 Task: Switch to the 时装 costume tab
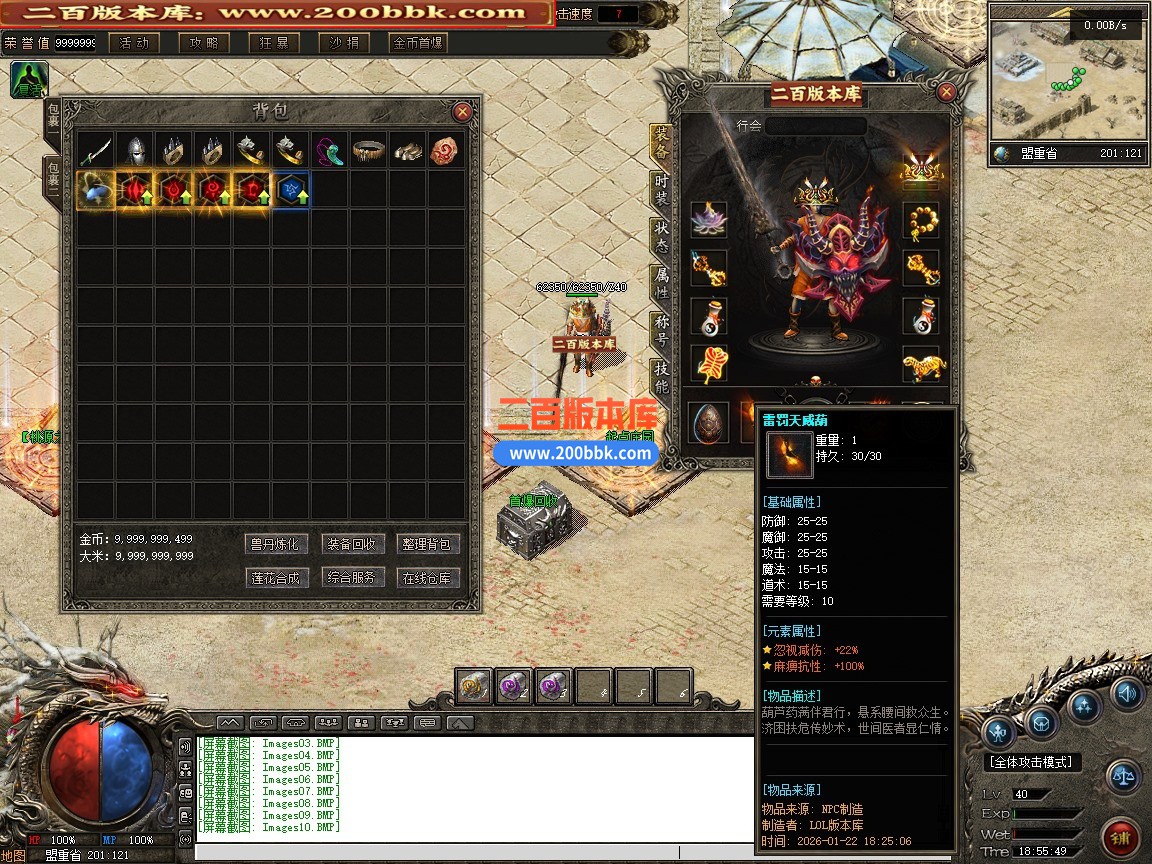click(x=661, y=189)
